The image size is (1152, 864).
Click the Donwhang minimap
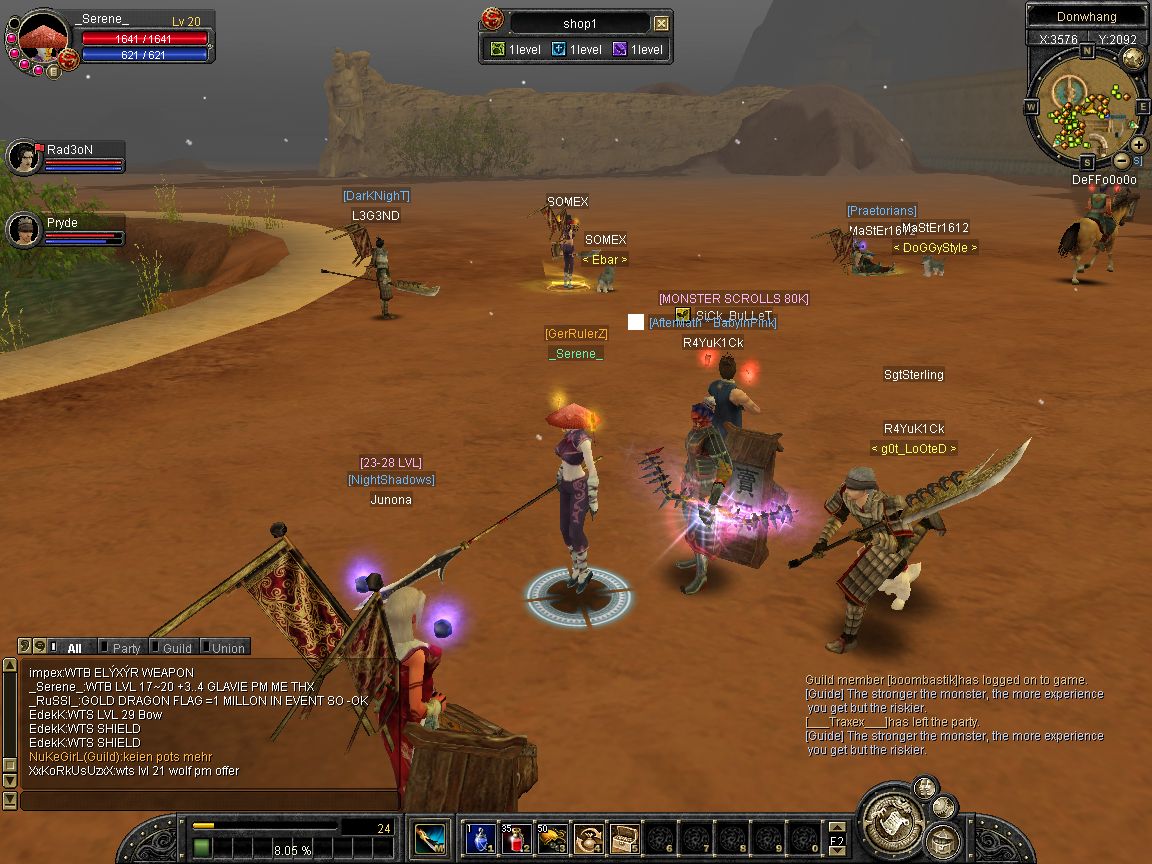pyautogui.click(x=1085, y=110)
